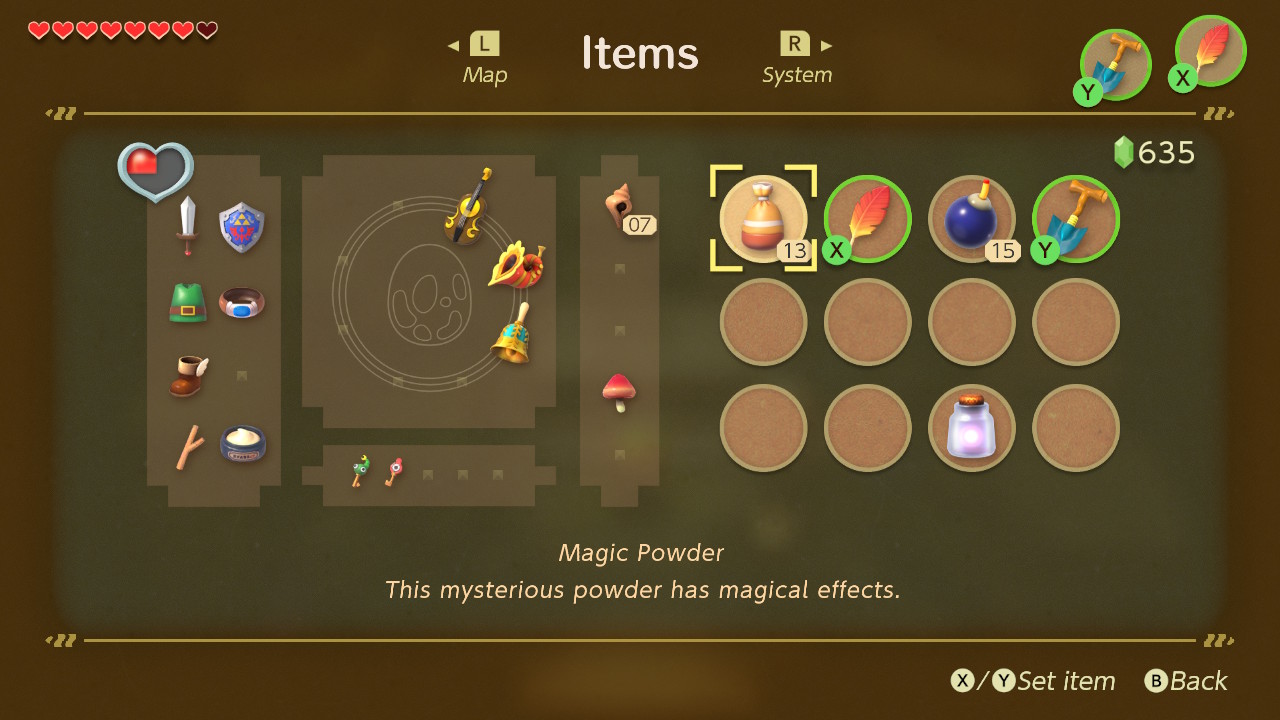Inspect the secret seashell icon
This screenshot has height=720, width=1280.
620,207
